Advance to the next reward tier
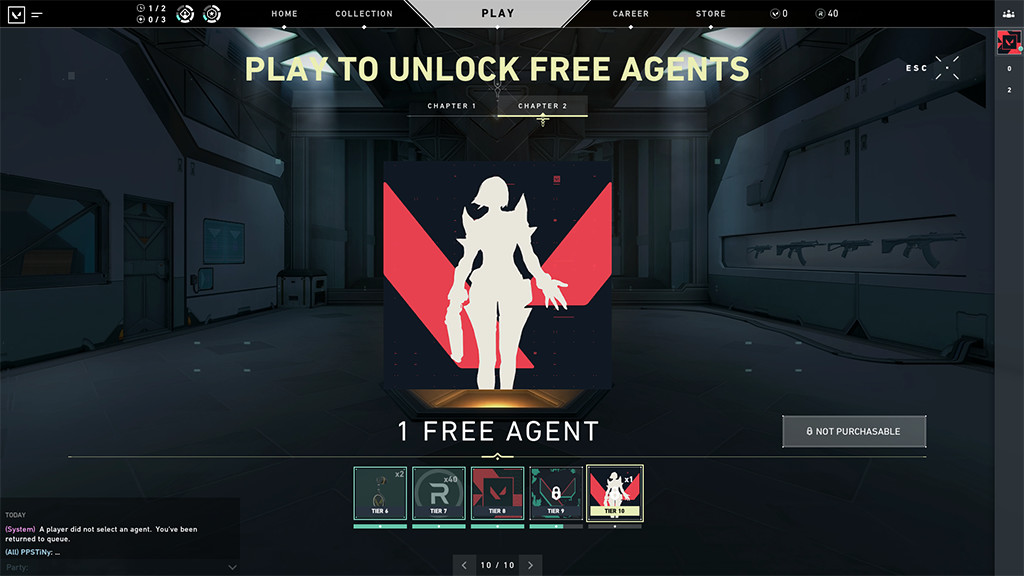Screen dimensions: 1024x576 (x=530, y=565)
